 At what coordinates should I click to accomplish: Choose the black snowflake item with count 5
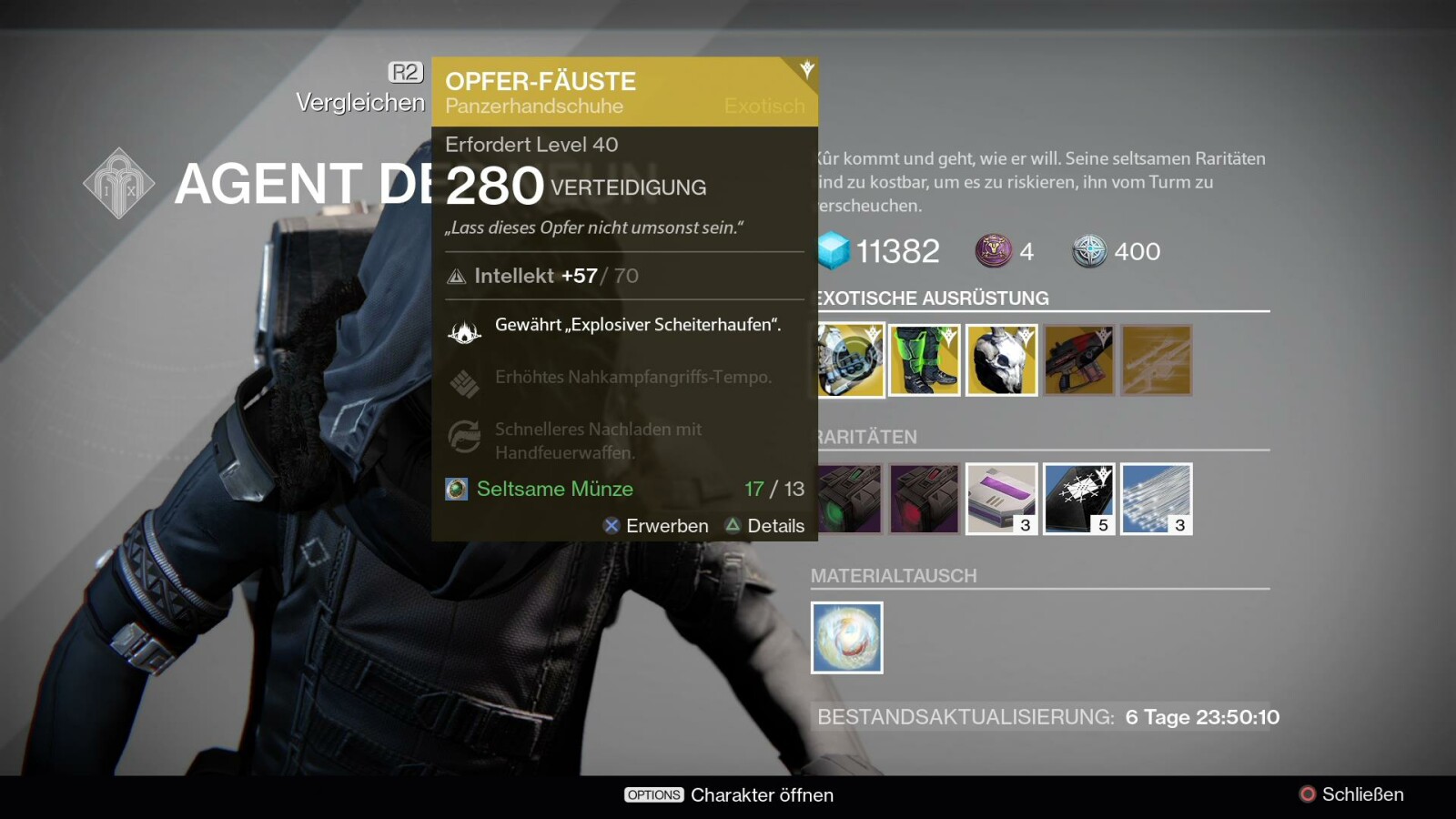(x=1079, y=499)
